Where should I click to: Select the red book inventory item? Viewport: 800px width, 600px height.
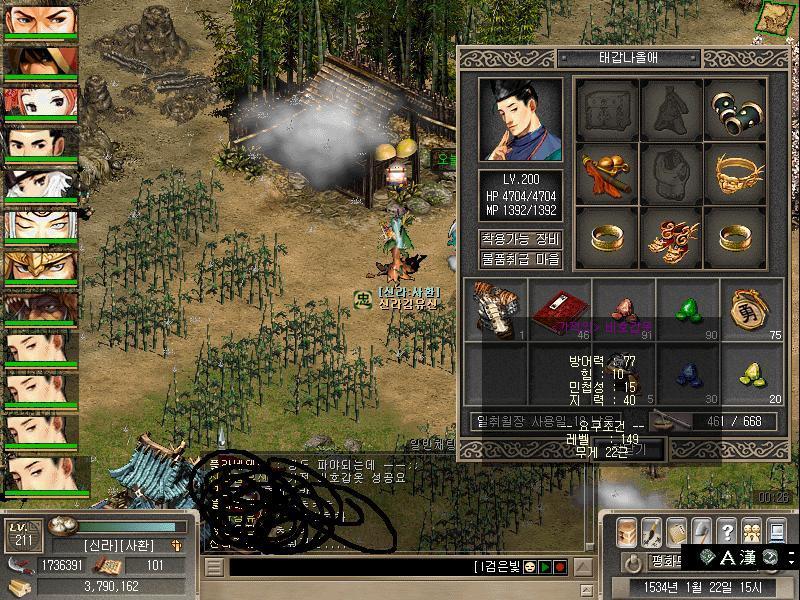pyautogui.click(x=560, y=308)
